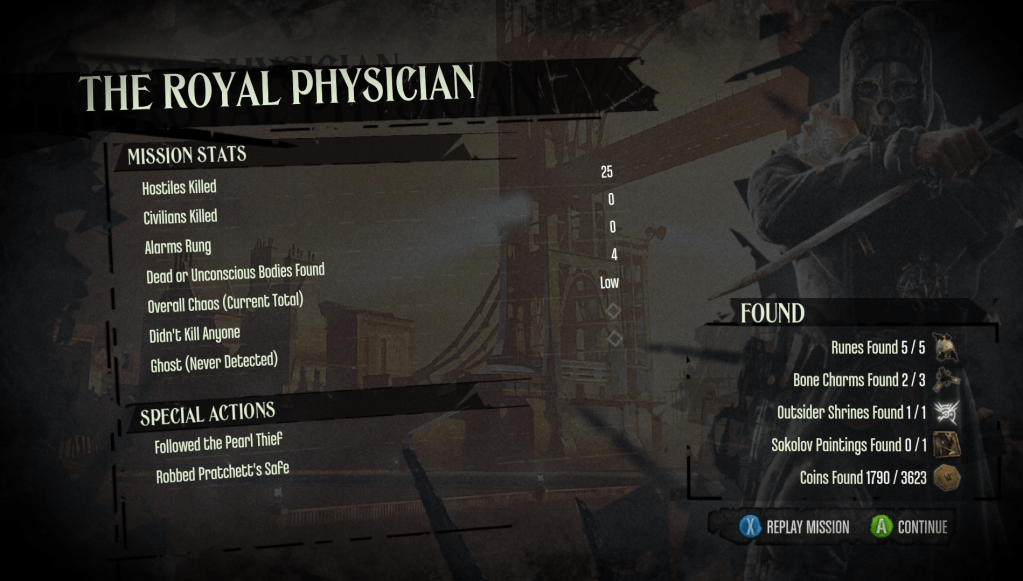Select the Replay Mission option

pyautogui.click(x=795, y=527)
